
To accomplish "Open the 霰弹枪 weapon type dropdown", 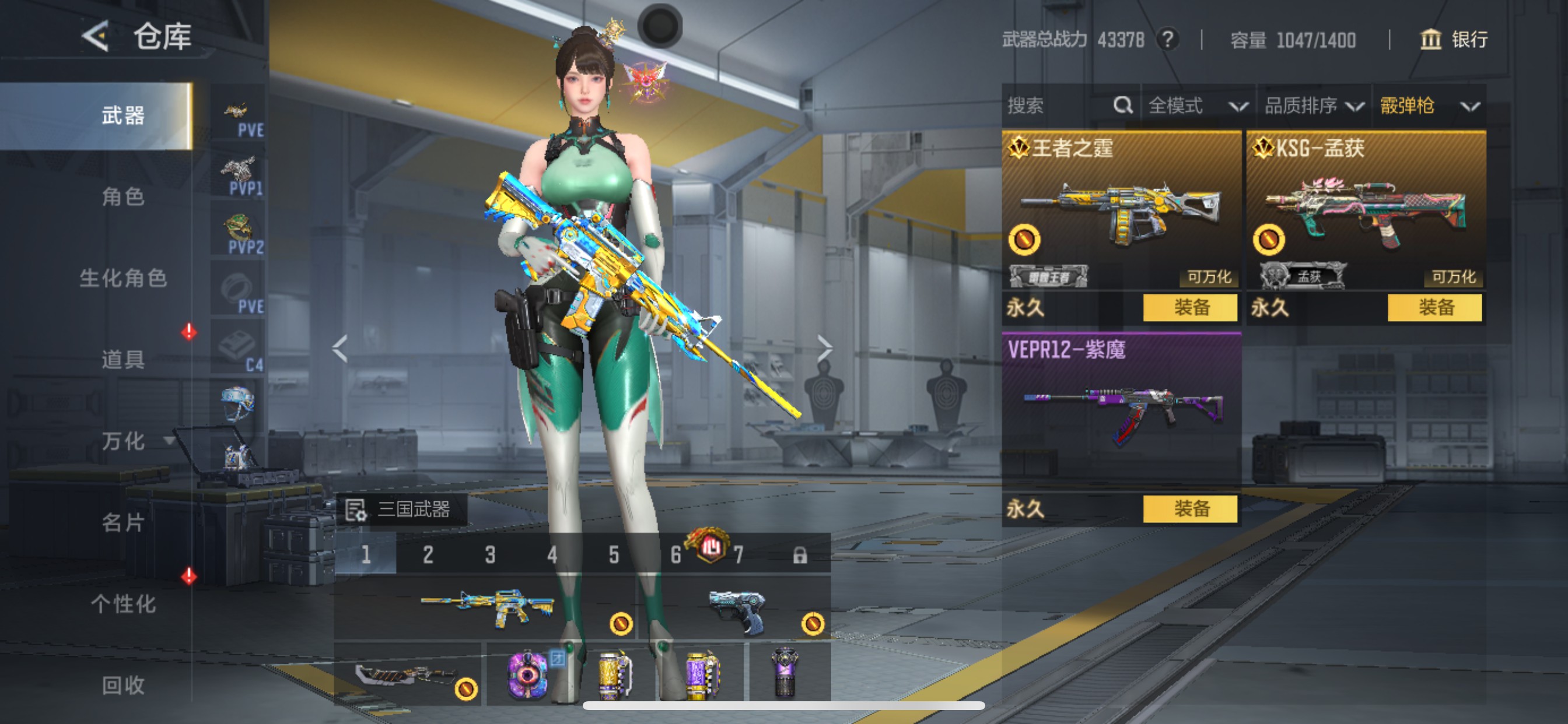I will (1429, 106).
